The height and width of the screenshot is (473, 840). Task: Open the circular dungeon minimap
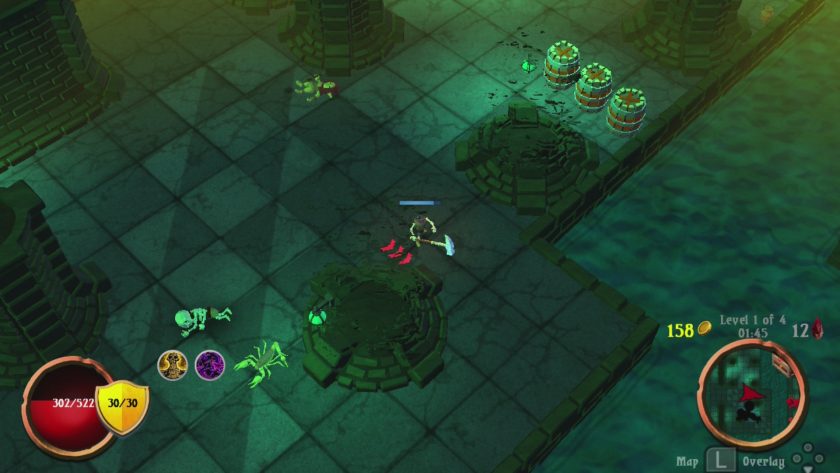coord(751,388)
